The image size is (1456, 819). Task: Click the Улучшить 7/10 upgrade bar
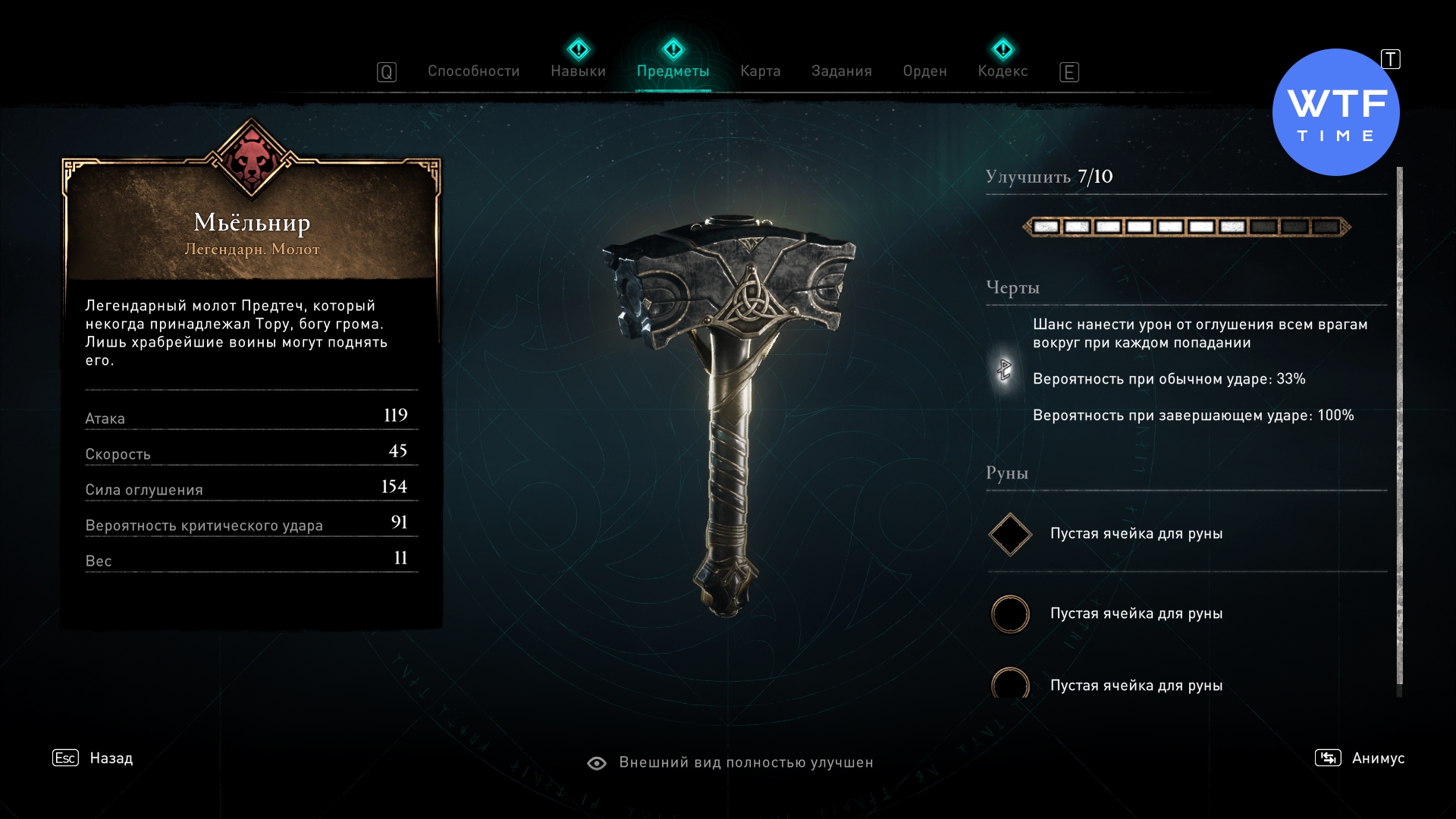click(1186, 227)
